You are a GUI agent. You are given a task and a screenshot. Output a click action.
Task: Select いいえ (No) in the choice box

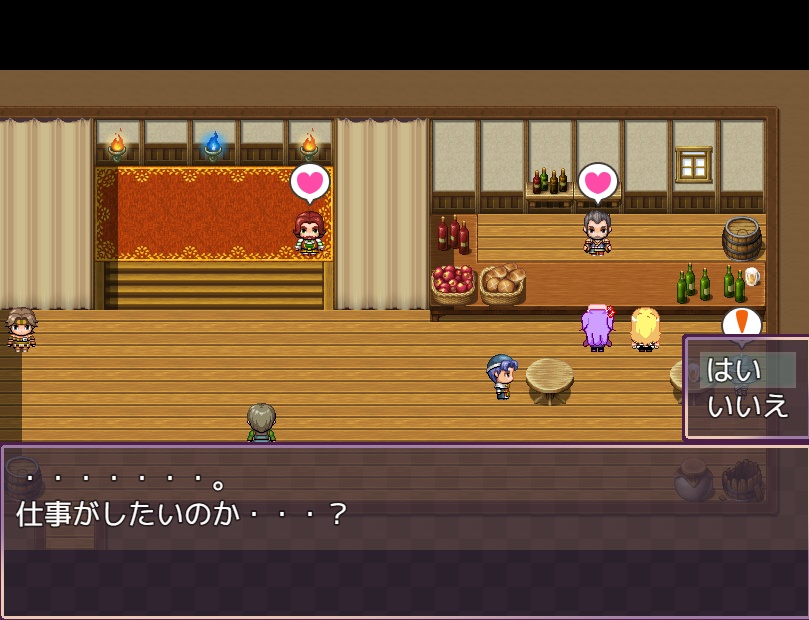coord(747,406)
